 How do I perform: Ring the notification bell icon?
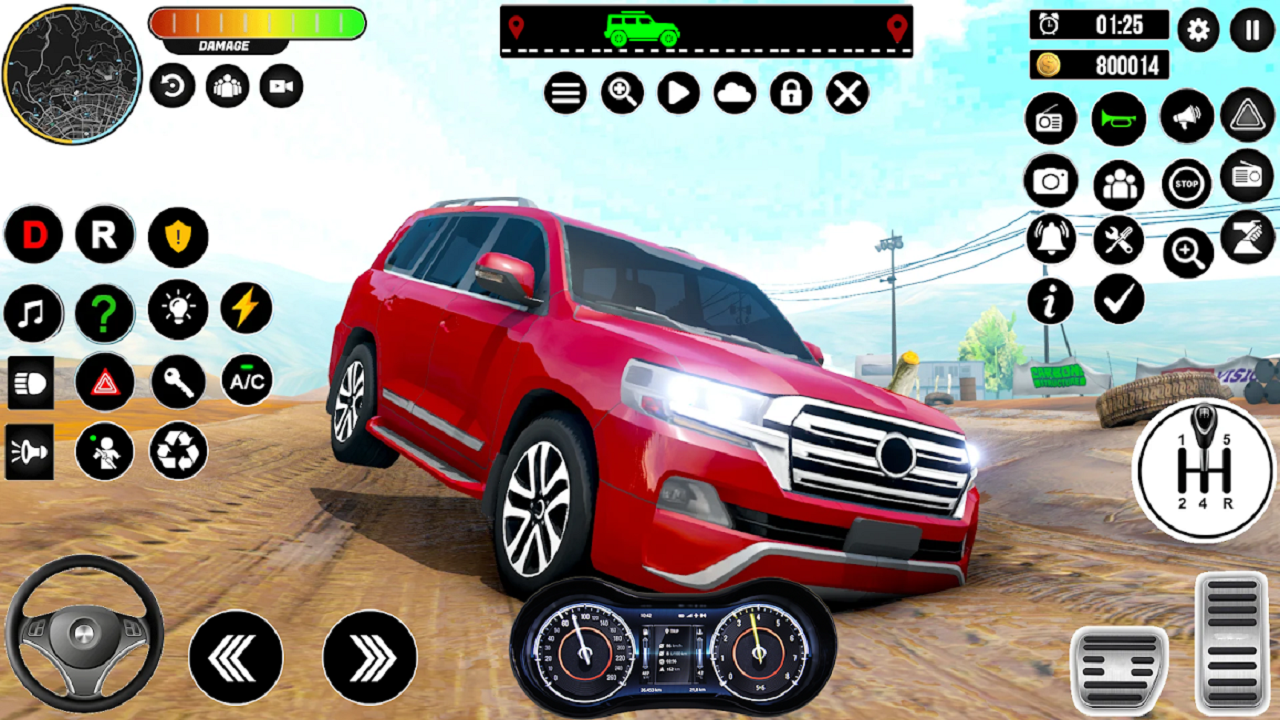pyautogui.click(x=1050, y=240)
